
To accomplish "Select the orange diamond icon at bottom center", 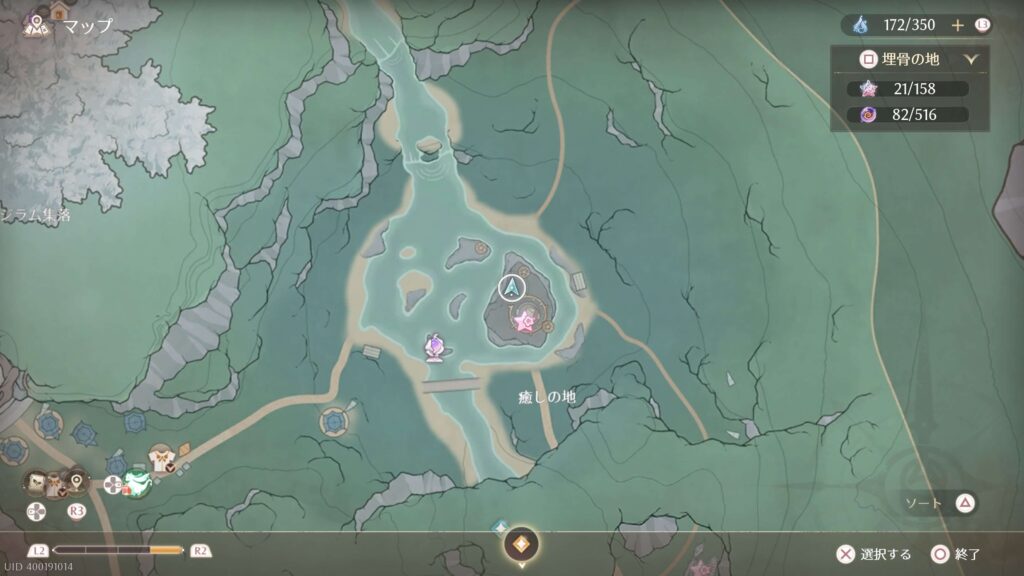I will [521, 544].
